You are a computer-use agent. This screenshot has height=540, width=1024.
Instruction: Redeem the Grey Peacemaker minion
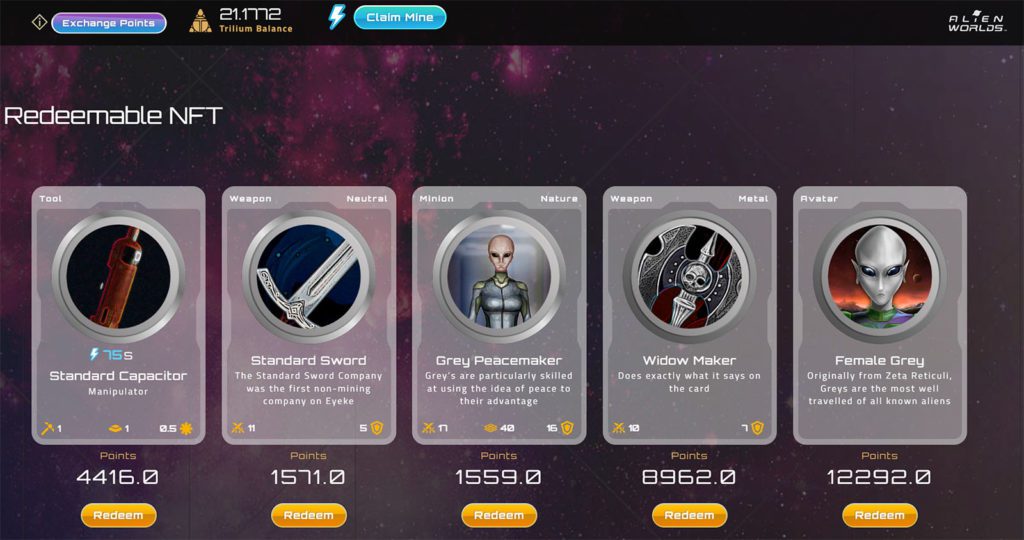498,515
